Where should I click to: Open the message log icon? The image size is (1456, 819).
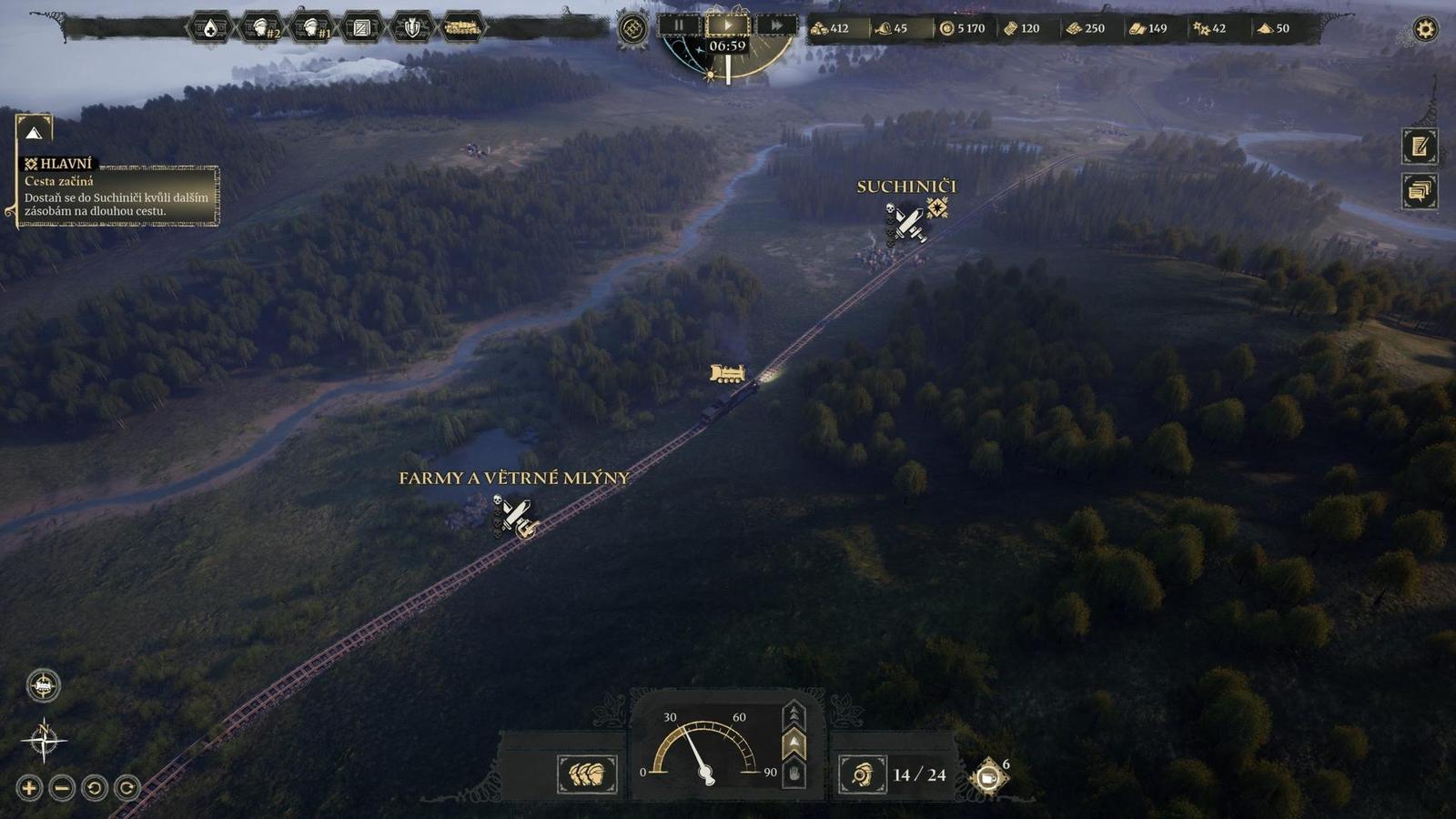(x=1420, y=191)
